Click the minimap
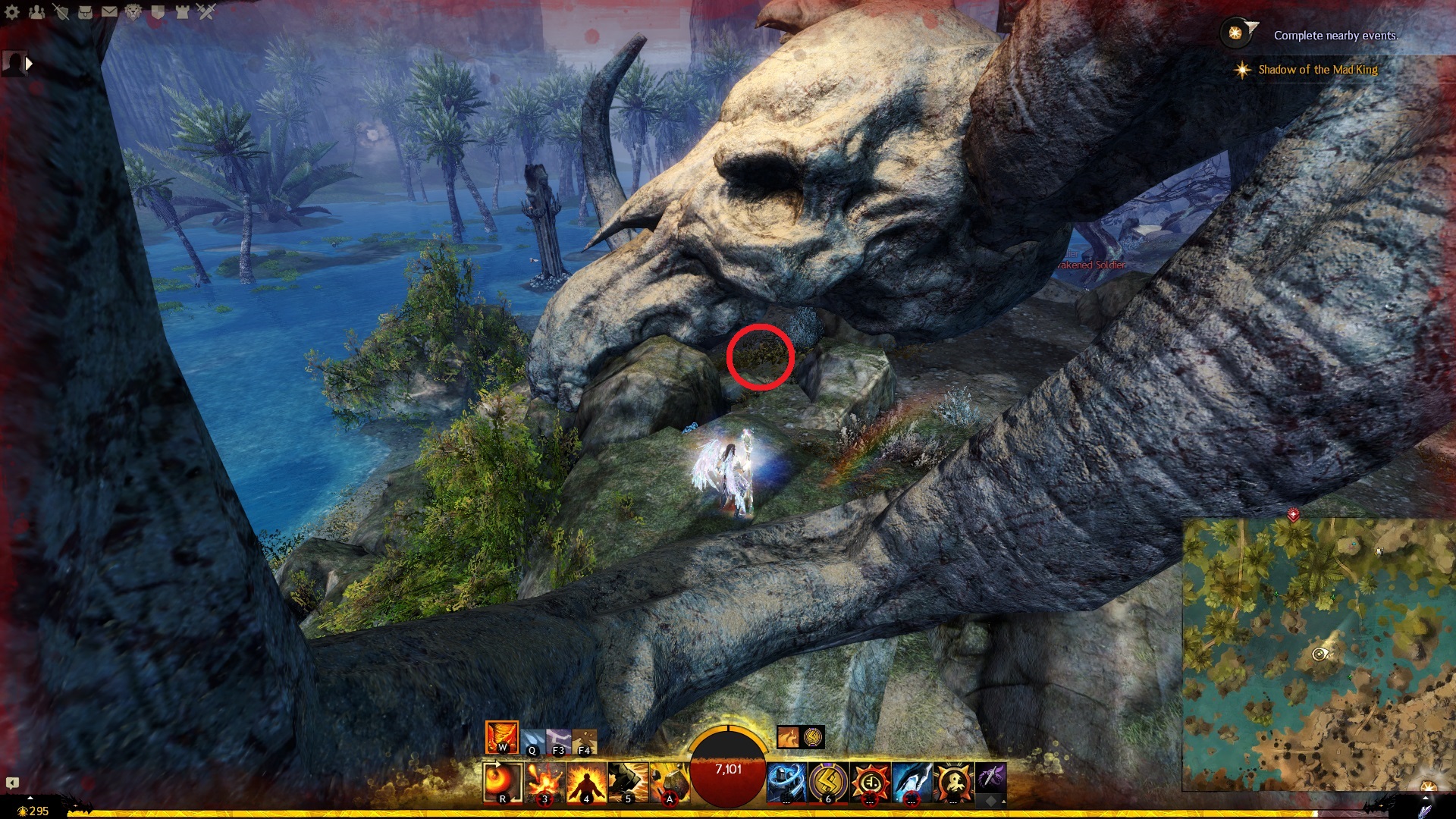 1319,654
